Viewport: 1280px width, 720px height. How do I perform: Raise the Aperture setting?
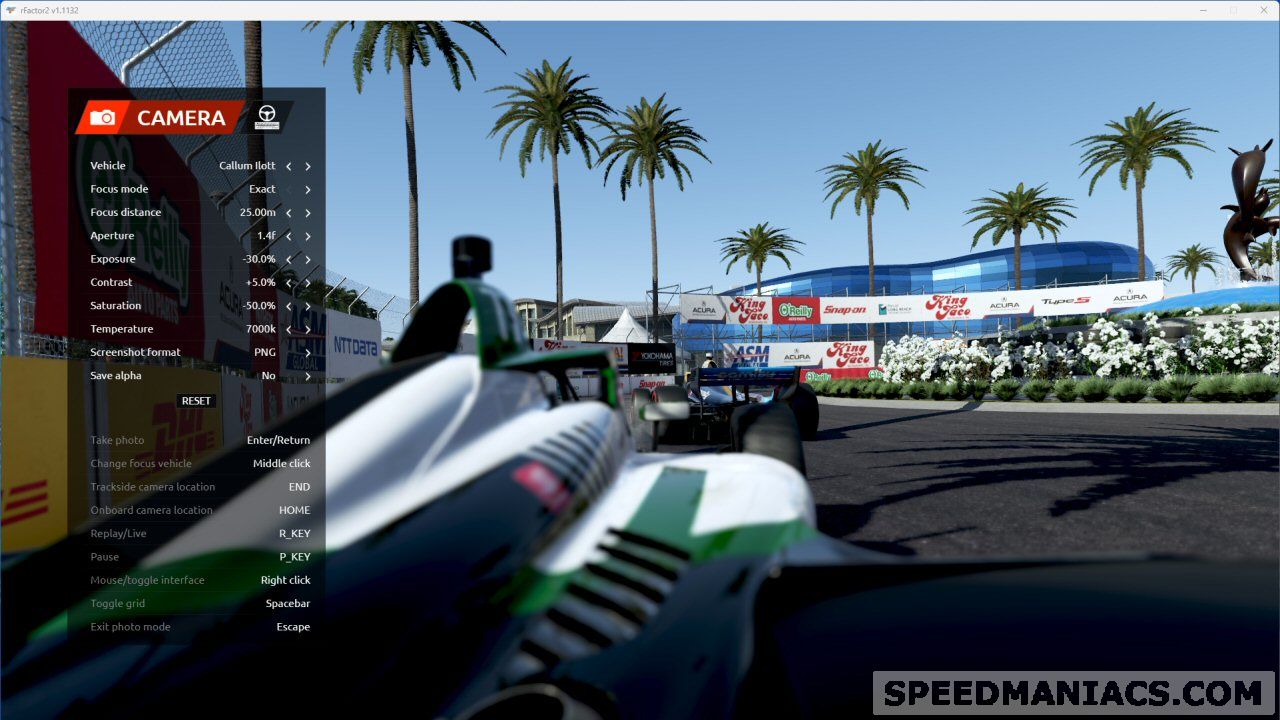[308, 236]
